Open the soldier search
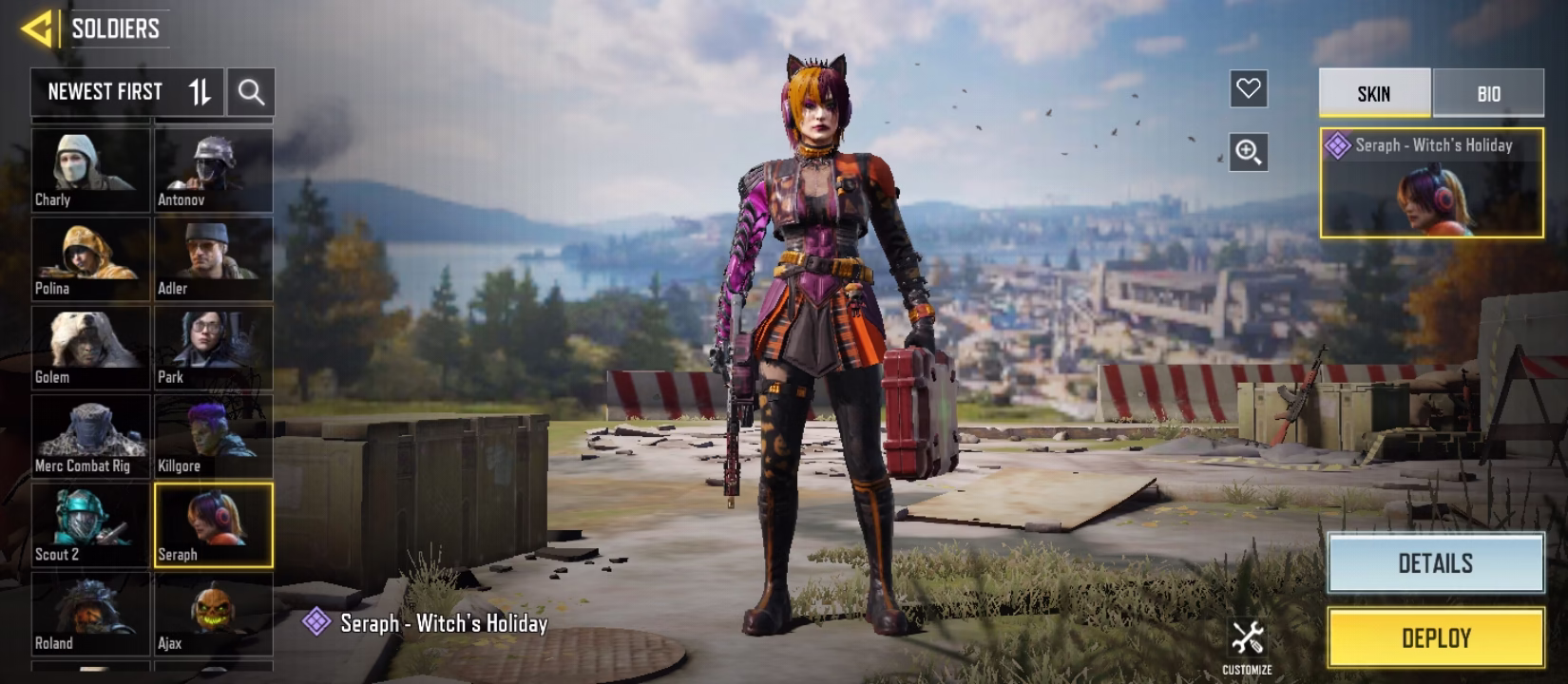Viewport: 1568px width, 684px height. tap(251, 92)
